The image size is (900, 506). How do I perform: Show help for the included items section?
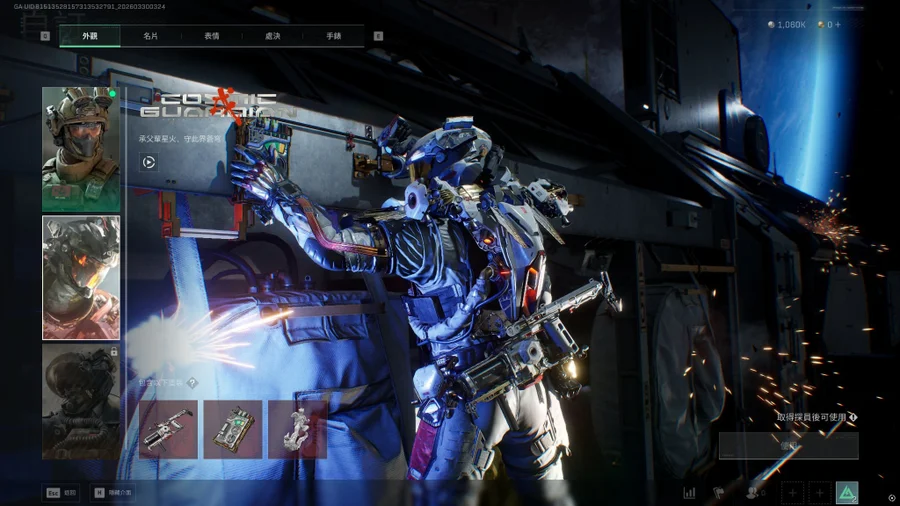(192, 383)
